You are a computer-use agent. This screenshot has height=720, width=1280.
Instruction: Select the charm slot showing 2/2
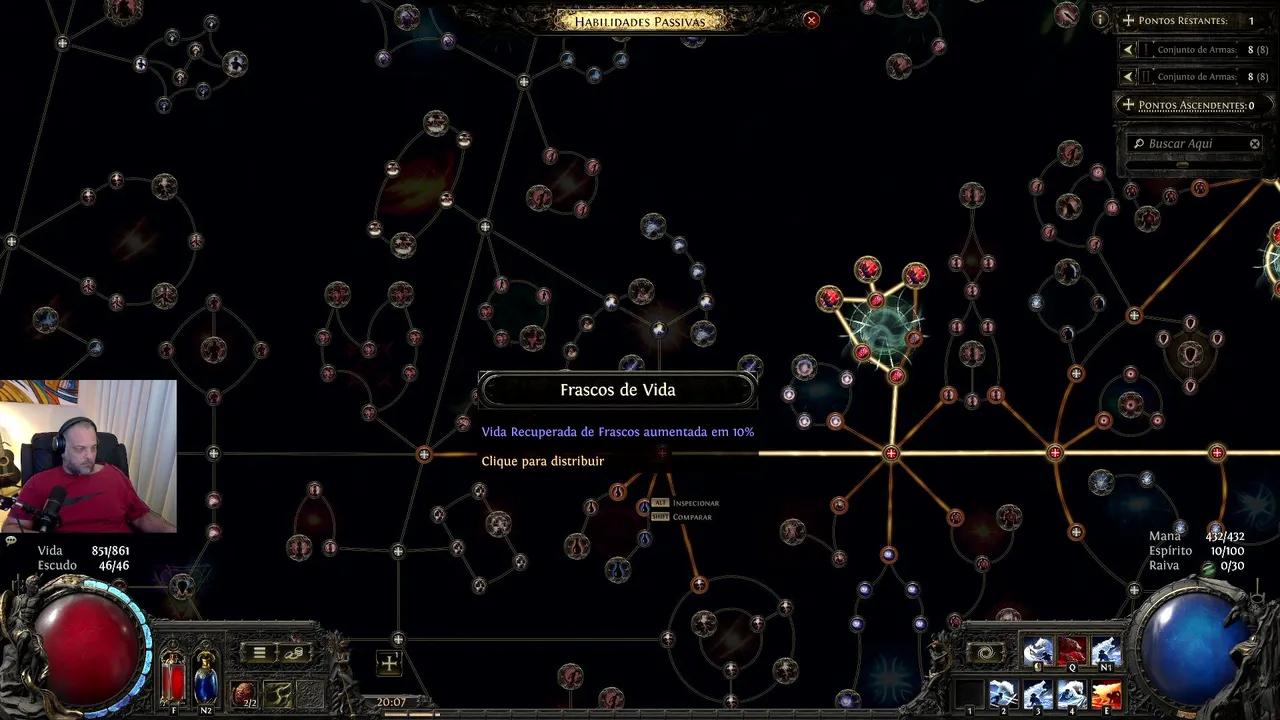coord(243,692)
